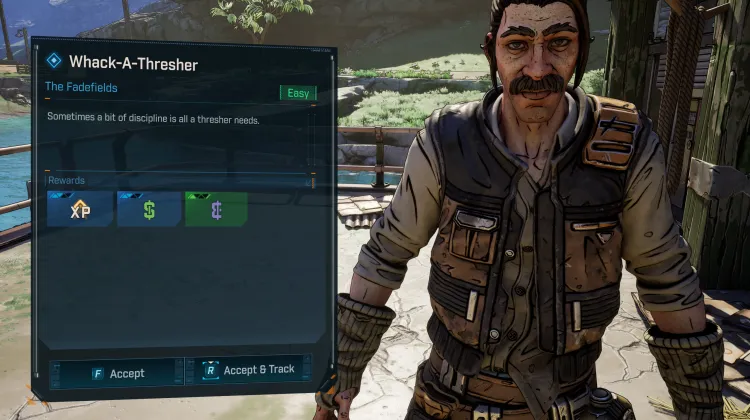Select the blue cash reward icon

[149, 210]
